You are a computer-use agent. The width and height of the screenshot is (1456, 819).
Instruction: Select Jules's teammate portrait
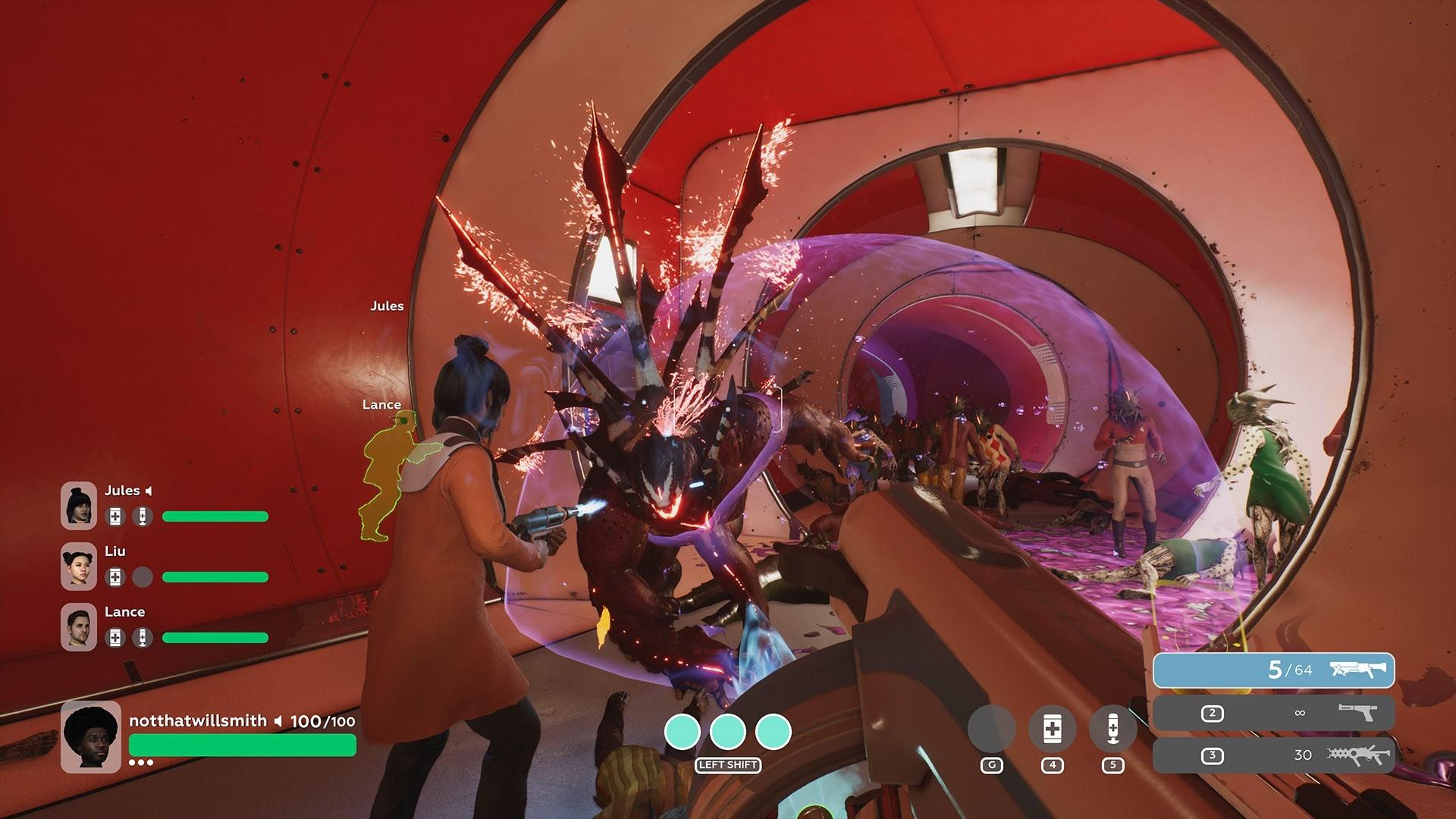pyautogui.click(x=79, y=505)
